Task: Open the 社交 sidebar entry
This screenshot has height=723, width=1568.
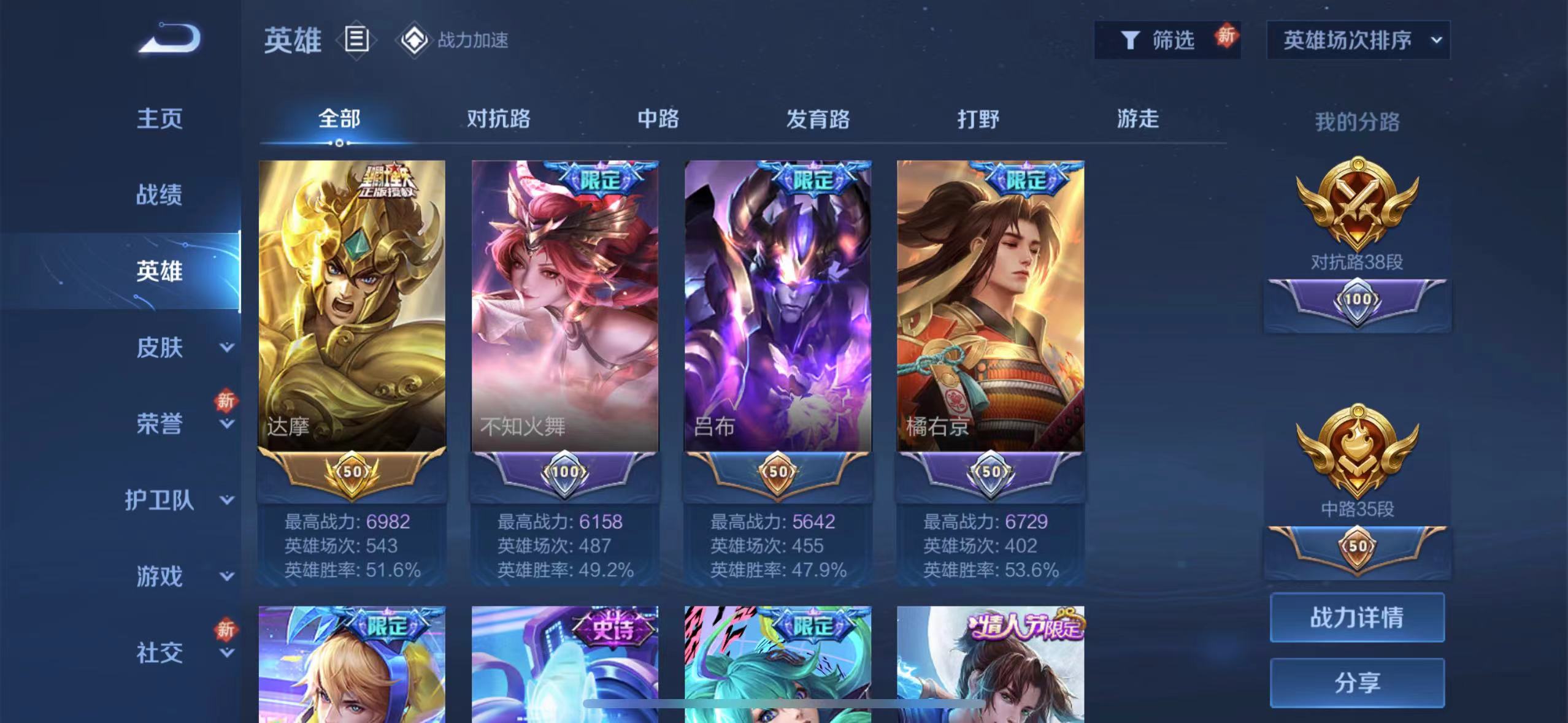Action: pos(158,652)
